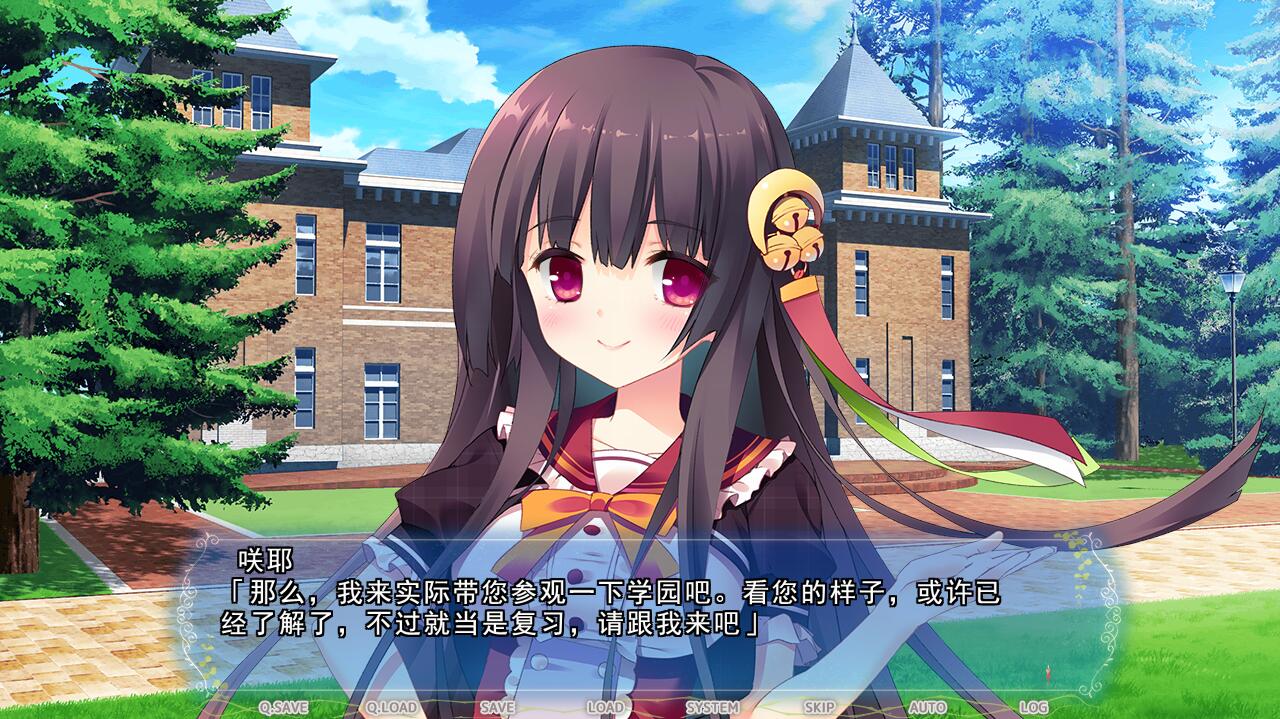Viewport: 1280px width, 719px height.
Task: Activate SKIP to fast-forward dialogue
Action: [x=819, y=707]
